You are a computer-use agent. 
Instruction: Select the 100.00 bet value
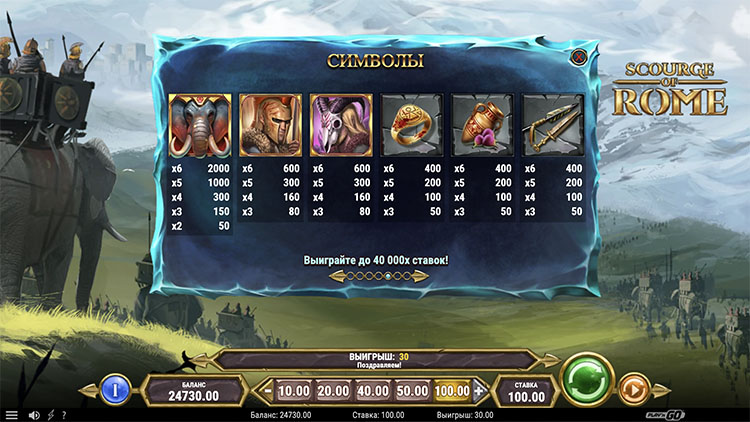tap(452, 391)
